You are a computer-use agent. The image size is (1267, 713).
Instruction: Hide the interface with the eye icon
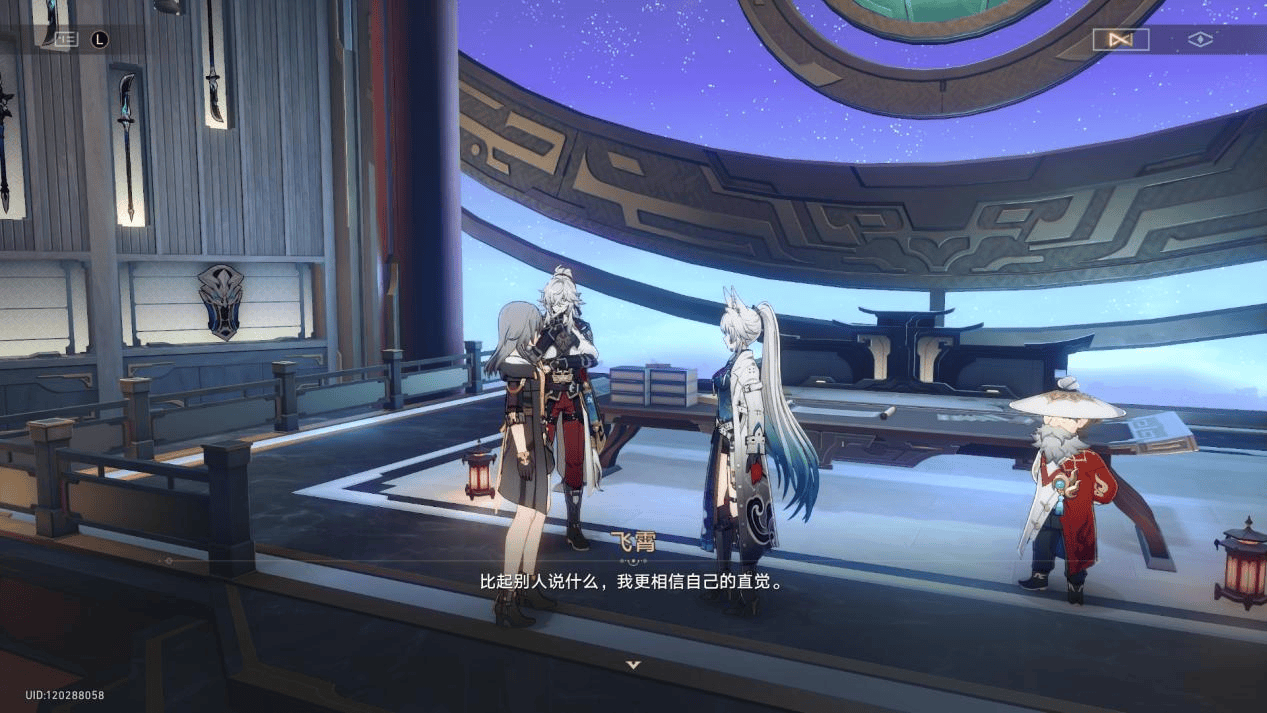coord(1199,40)
